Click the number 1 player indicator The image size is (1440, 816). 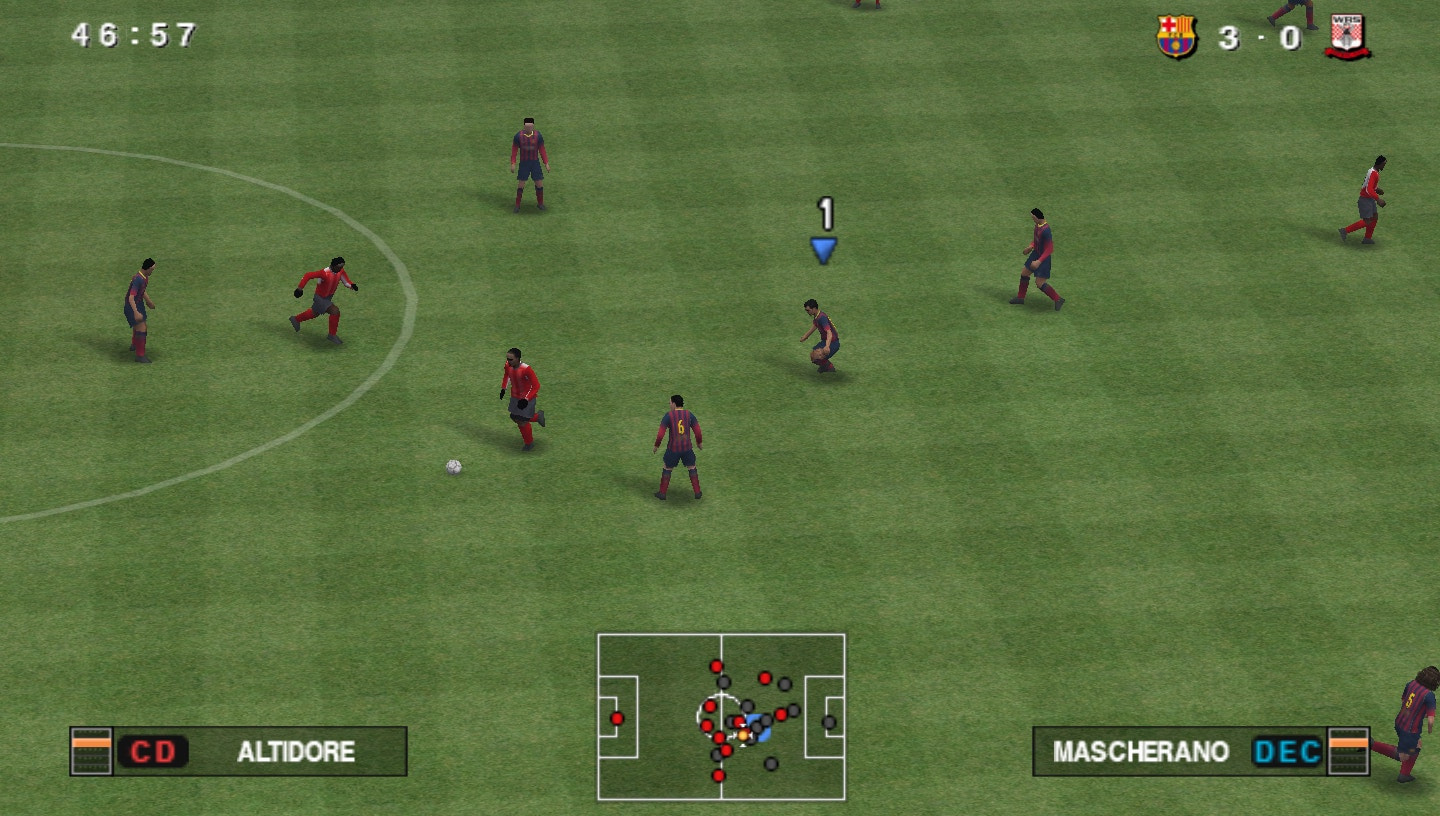824,212
